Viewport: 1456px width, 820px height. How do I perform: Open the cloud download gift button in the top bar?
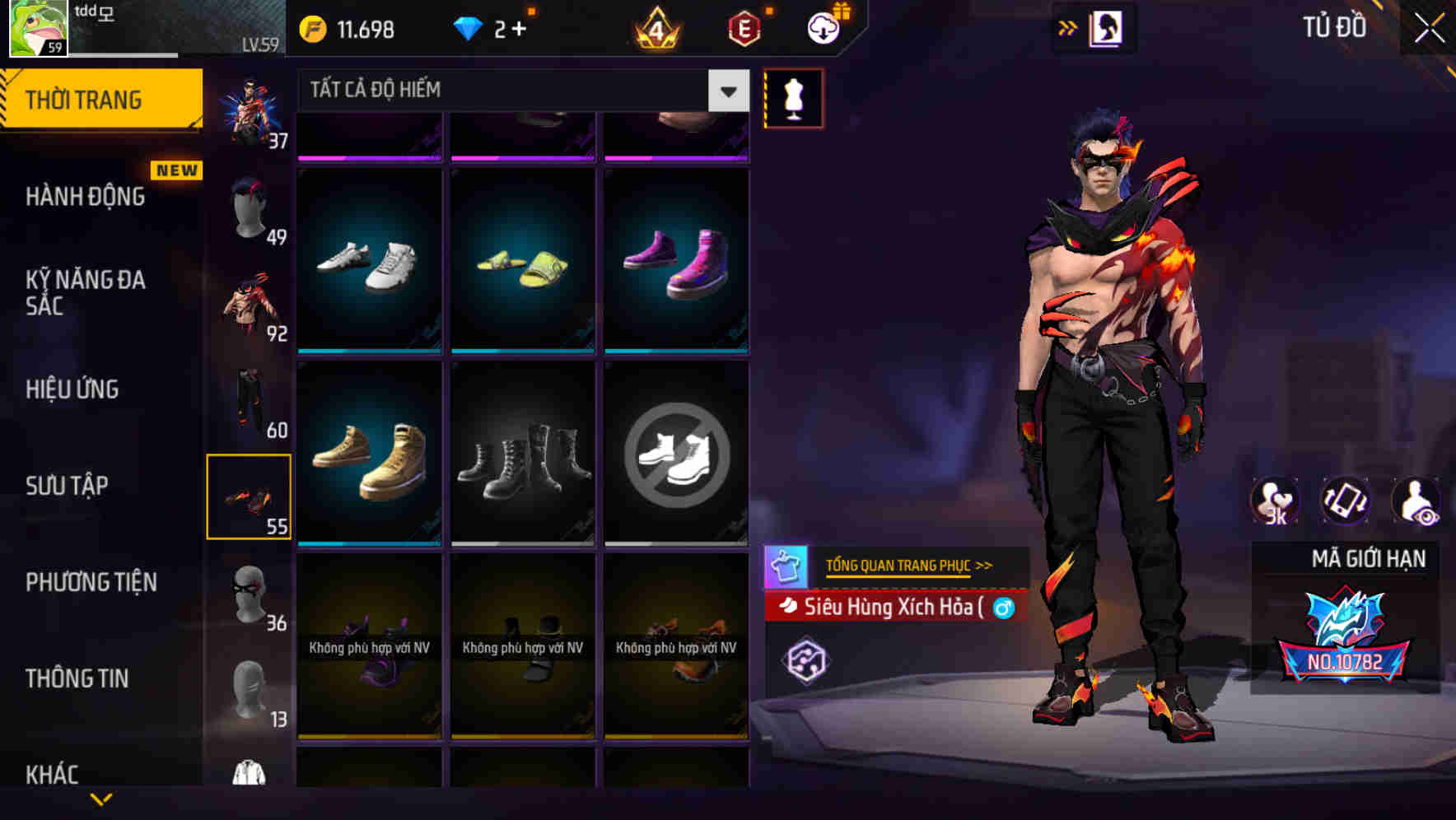pos(822,28)
